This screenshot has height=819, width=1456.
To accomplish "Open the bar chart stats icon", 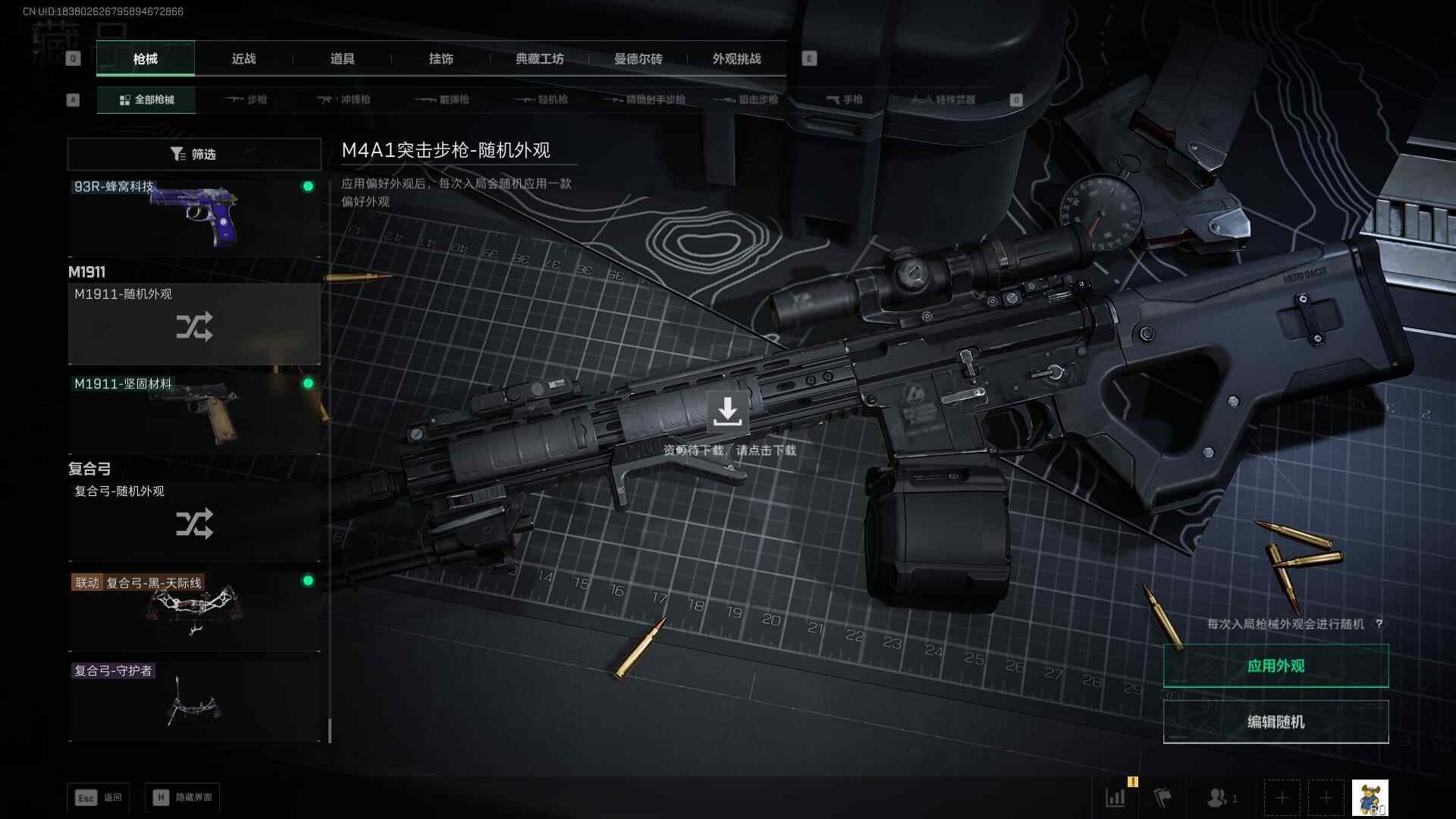I will [x=1116, y=798].
